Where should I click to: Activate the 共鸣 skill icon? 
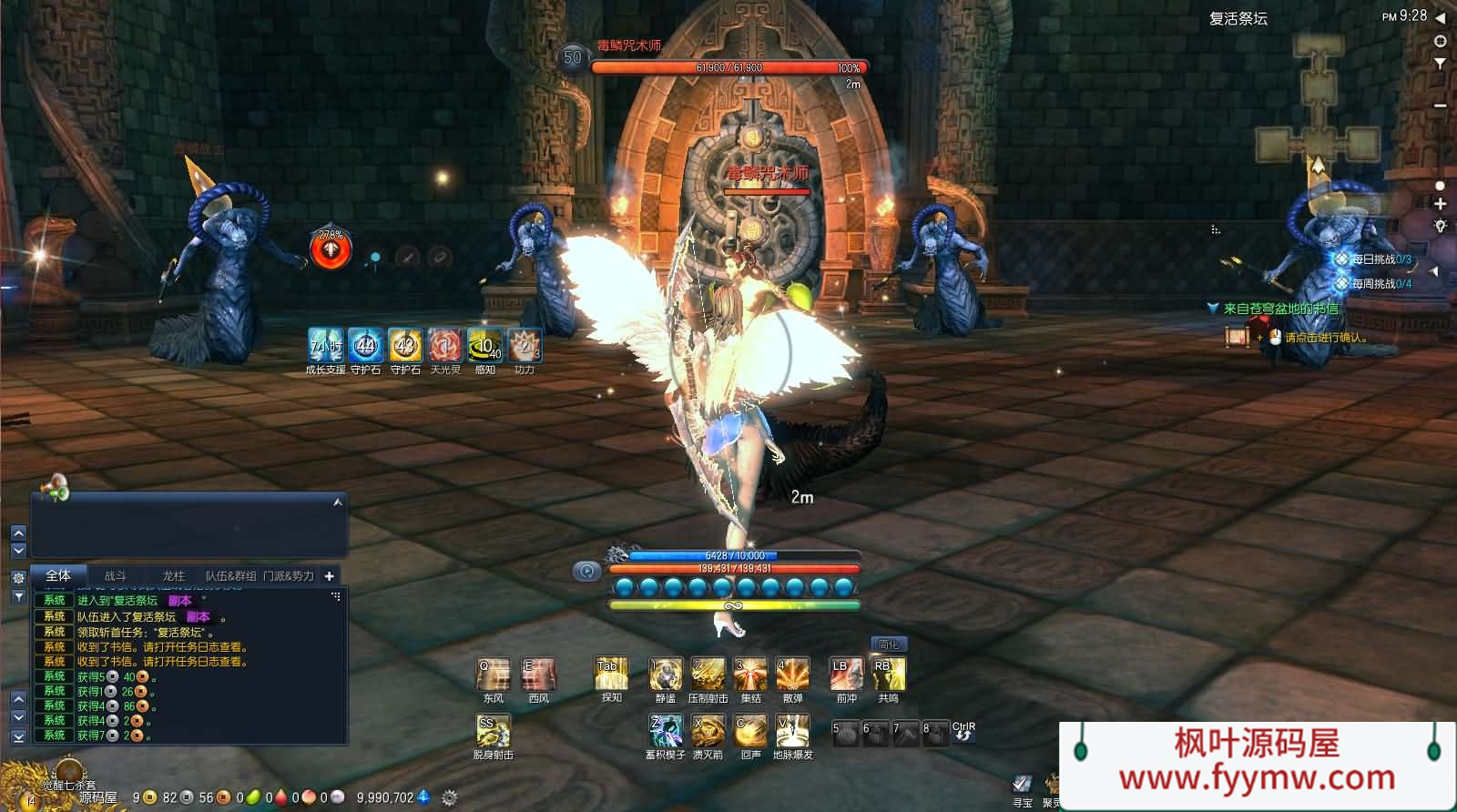click(x=888, y=675)
